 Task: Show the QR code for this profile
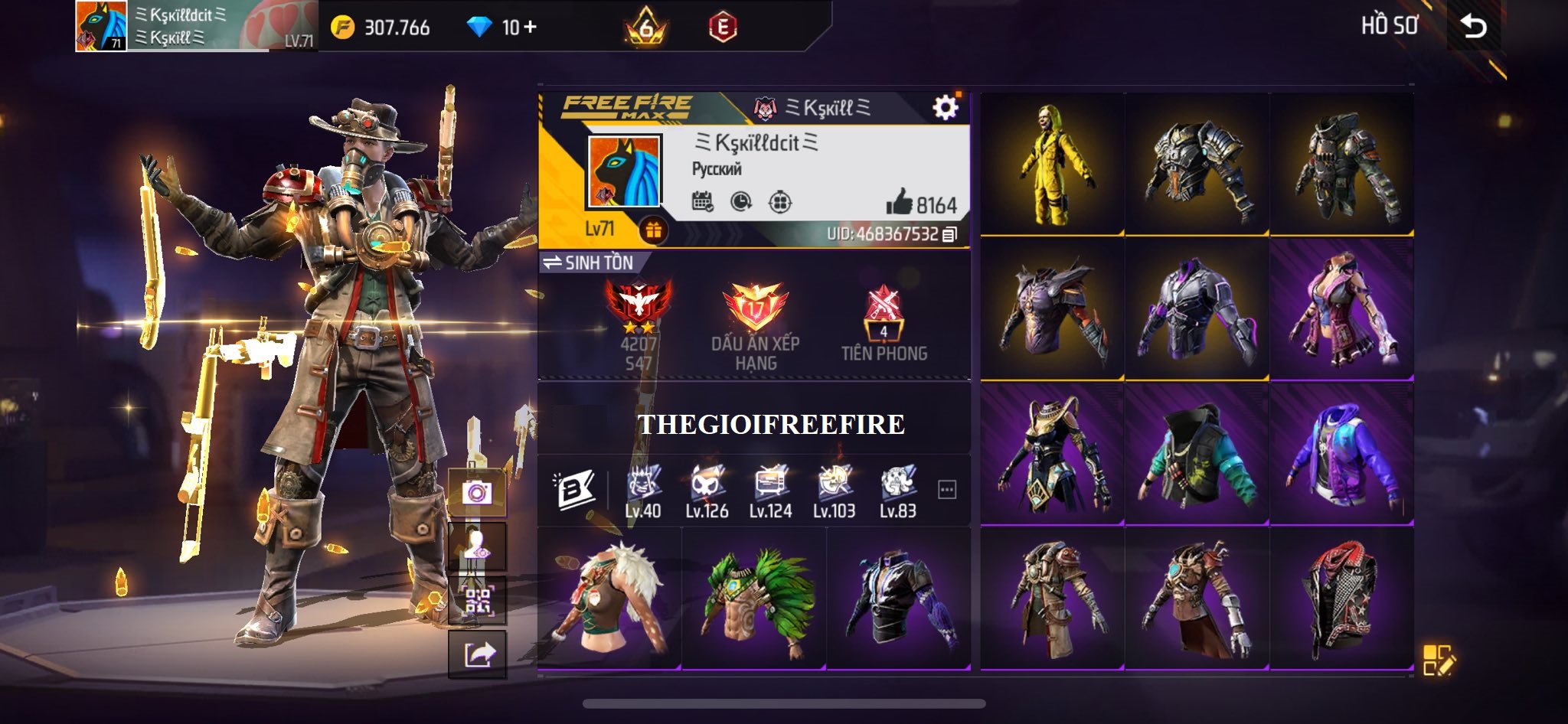tap(477, 601)
